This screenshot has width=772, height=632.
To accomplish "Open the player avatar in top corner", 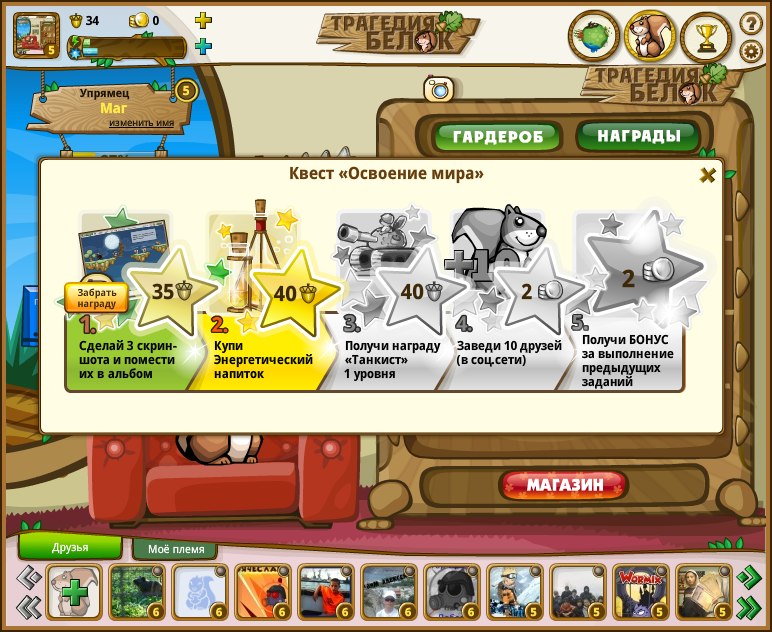I will click(36, 33).
